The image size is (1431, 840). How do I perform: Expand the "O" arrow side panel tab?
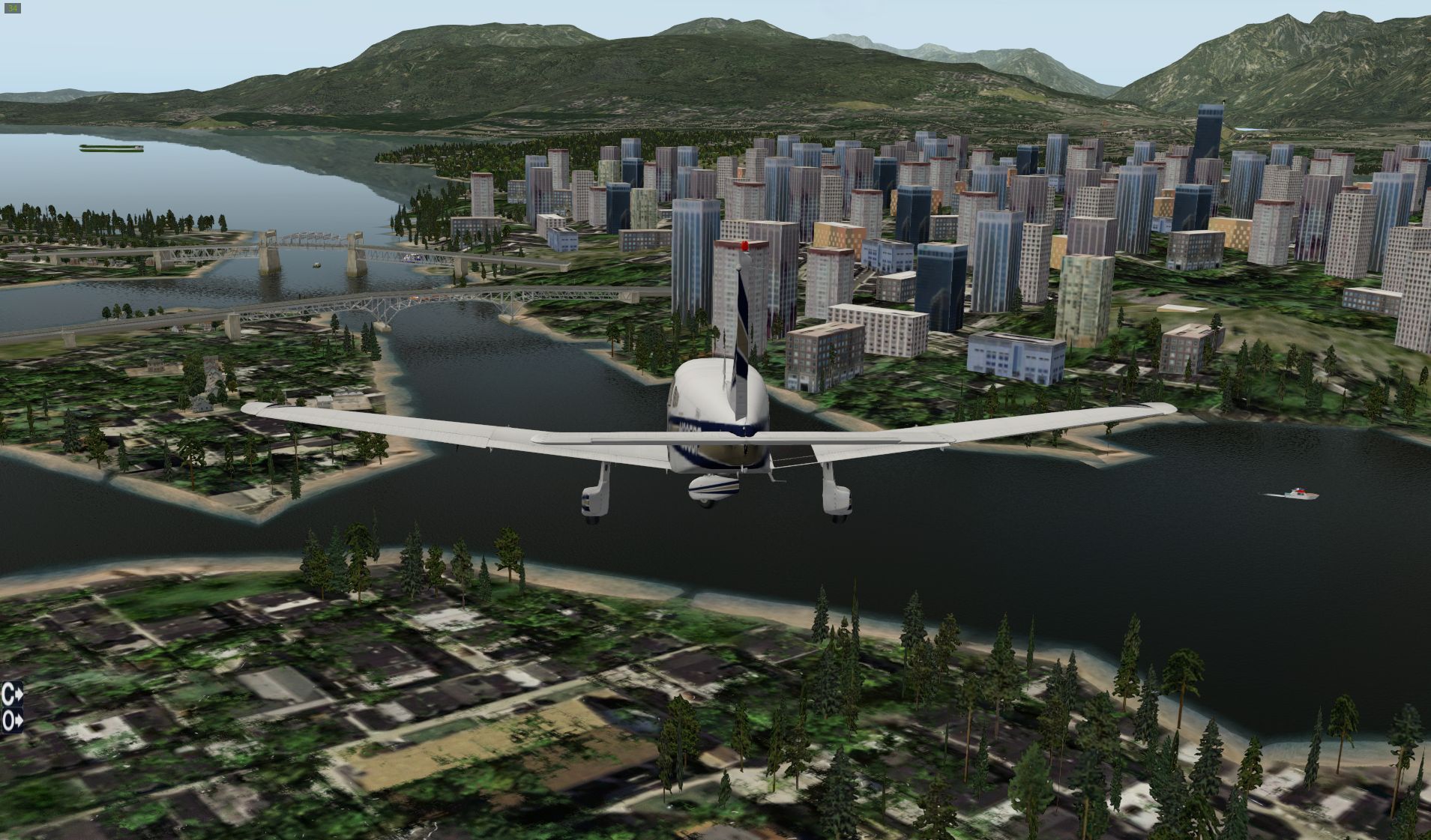click(x=12, y=722)
